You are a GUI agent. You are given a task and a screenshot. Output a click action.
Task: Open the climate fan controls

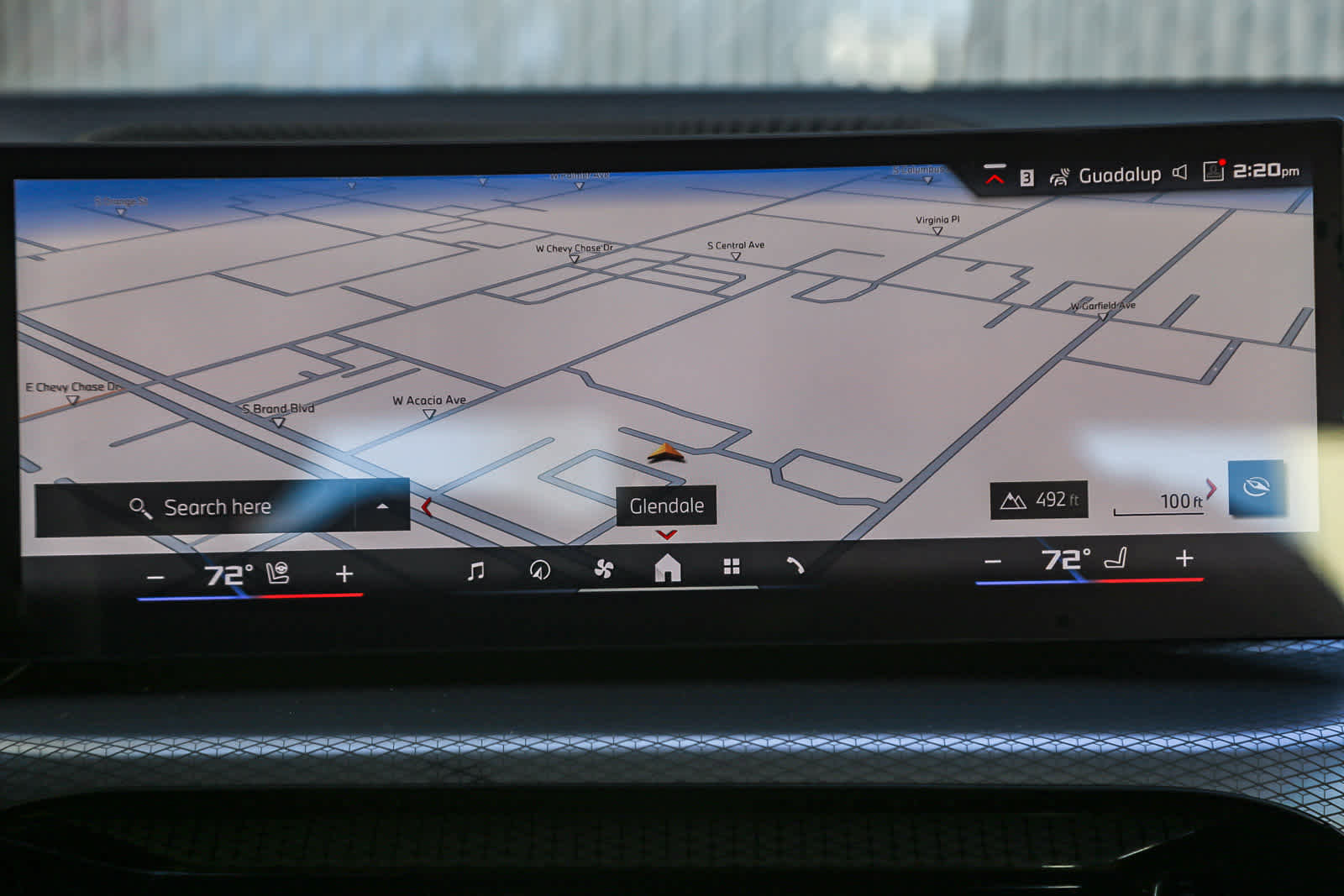click(x=604, y=569)
